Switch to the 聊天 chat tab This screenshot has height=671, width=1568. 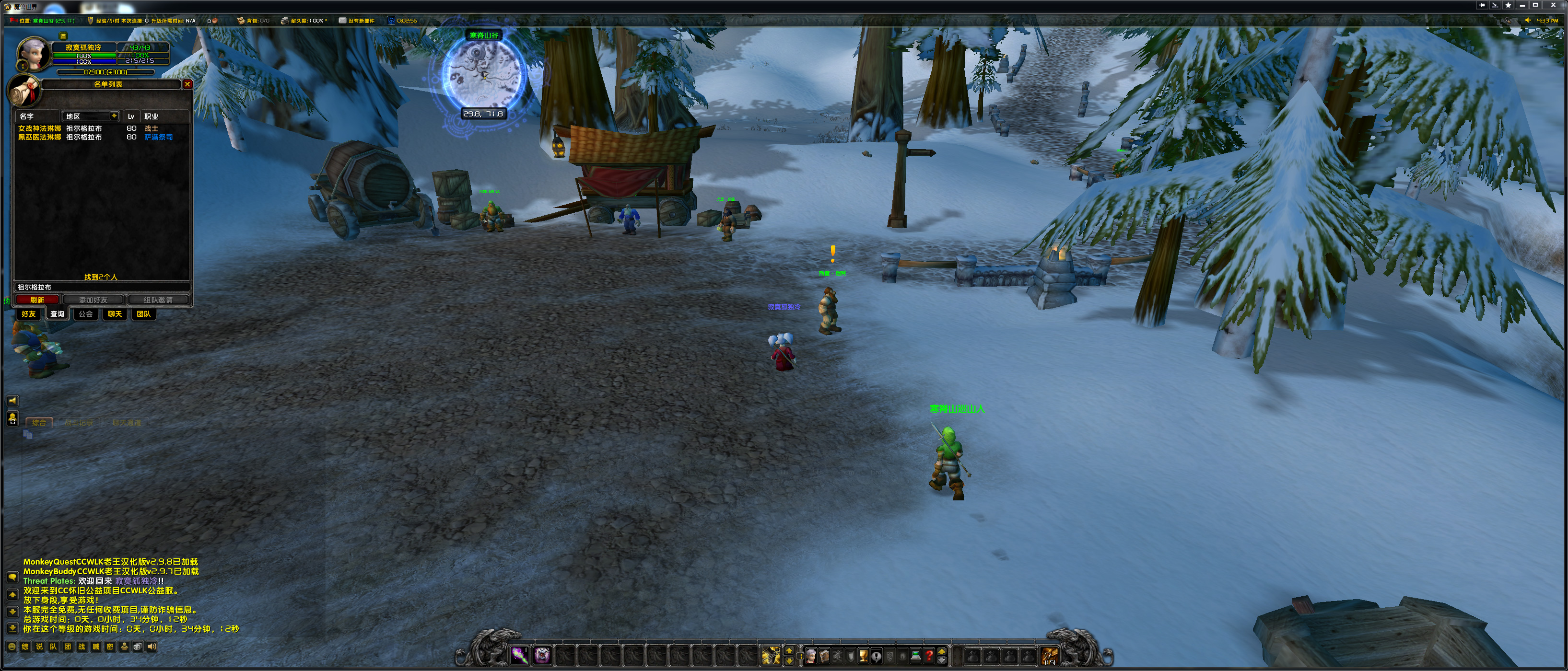tap(115, 314)
